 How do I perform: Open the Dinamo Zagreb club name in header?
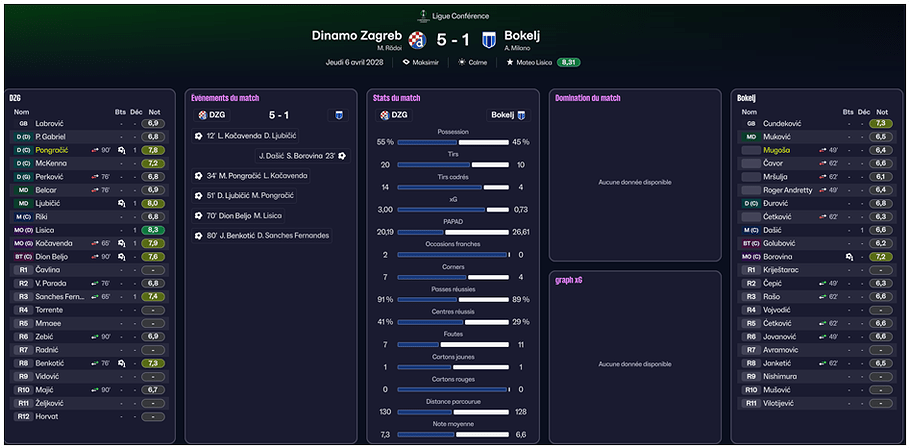pos(357,36)
